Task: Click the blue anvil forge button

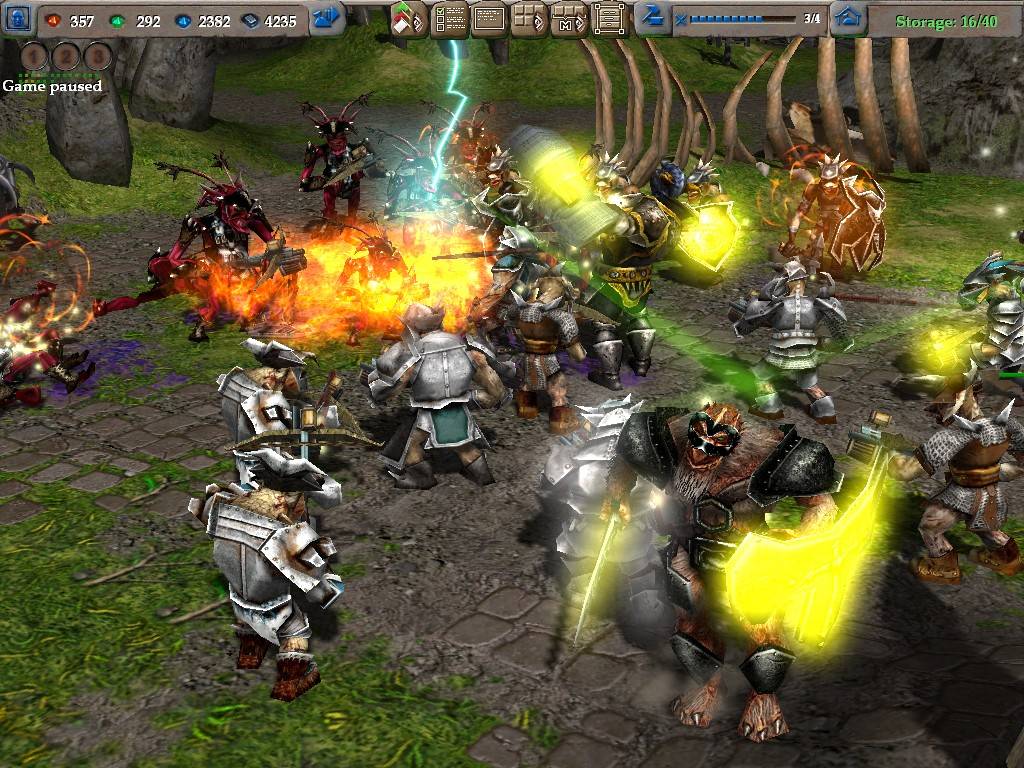Action: [652, 17]
